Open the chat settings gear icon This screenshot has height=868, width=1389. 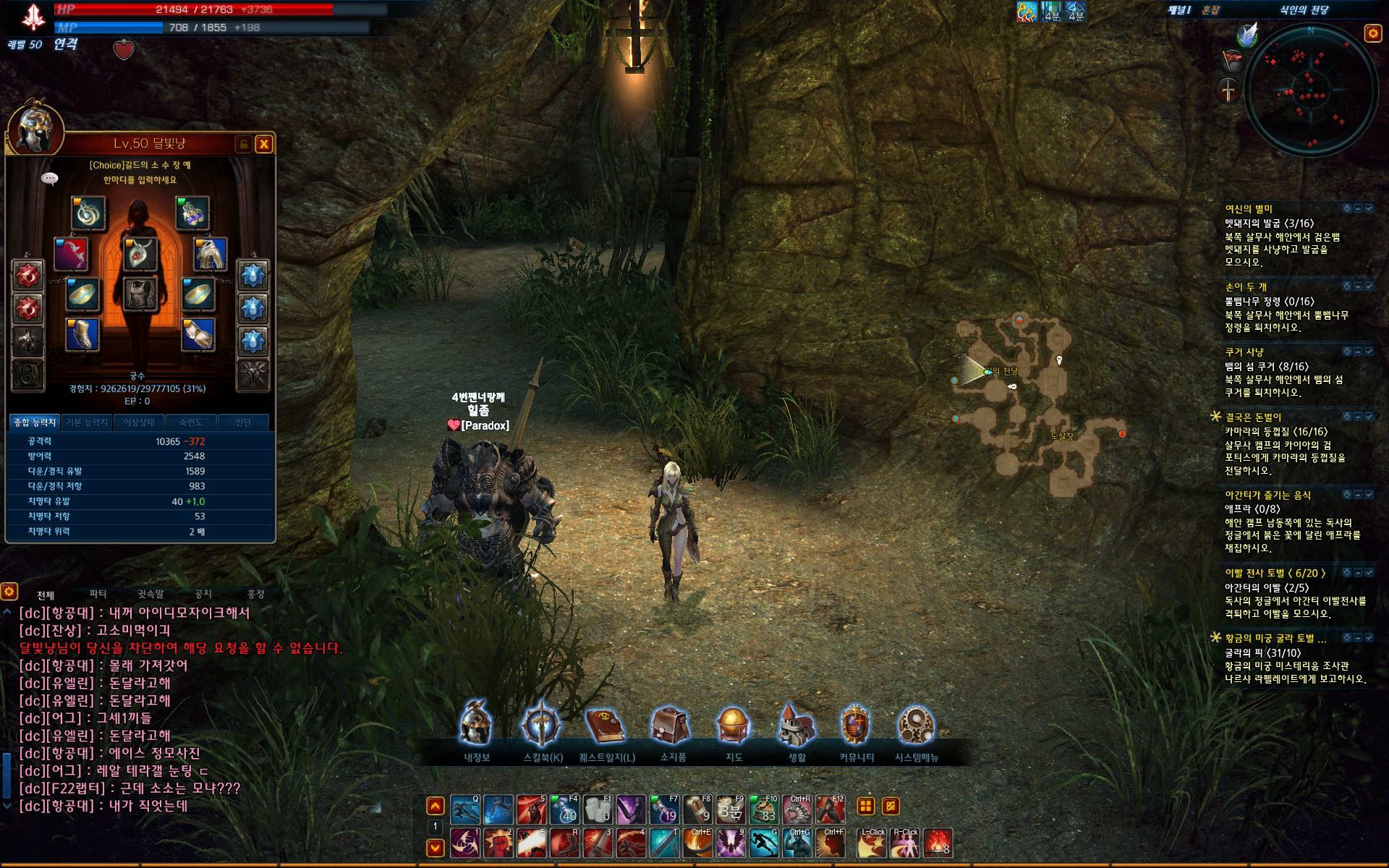coord(9,592)
